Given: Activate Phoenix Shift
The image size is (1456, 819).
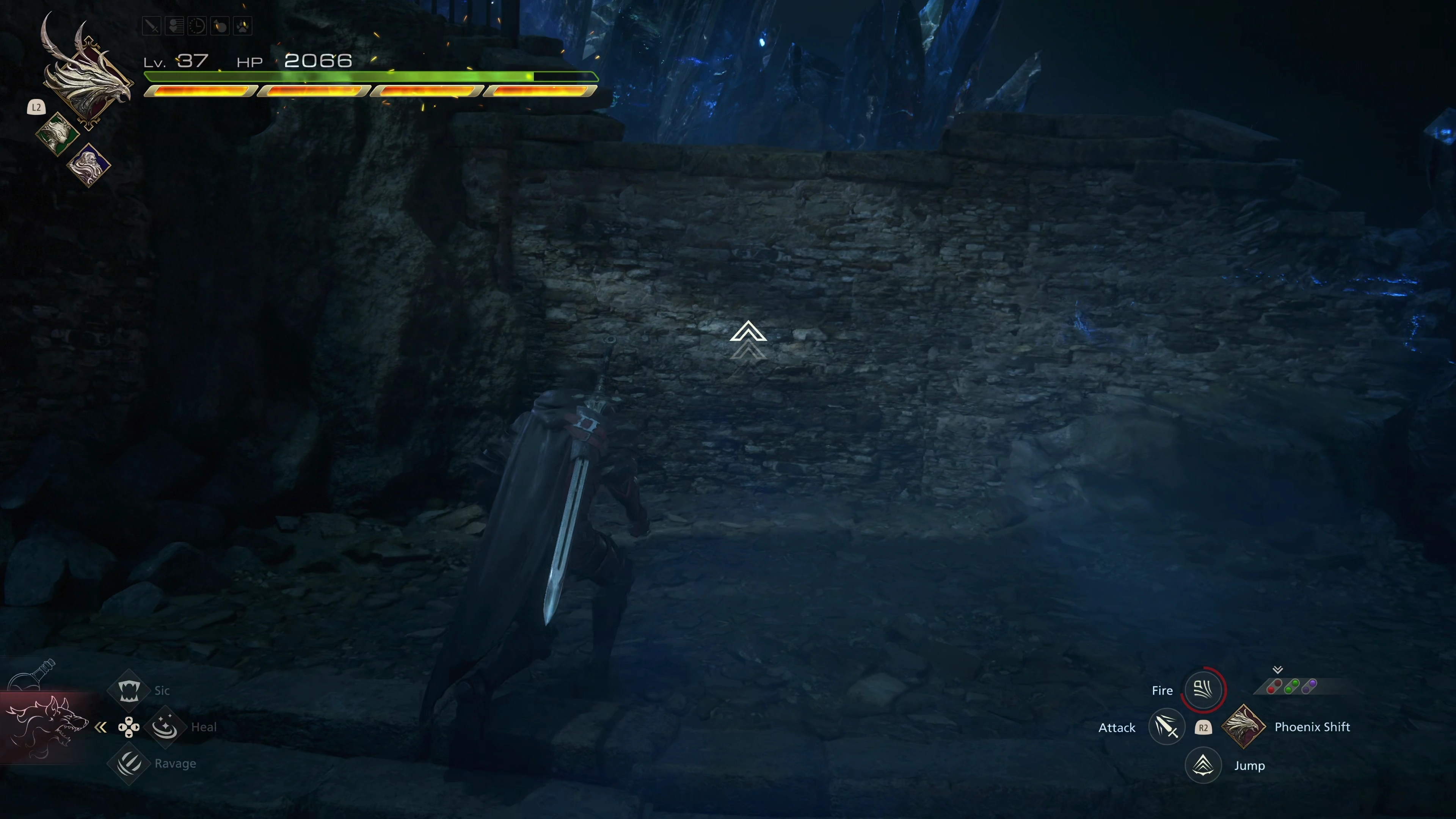Looking at the screenshot, I should (1244, 727).
